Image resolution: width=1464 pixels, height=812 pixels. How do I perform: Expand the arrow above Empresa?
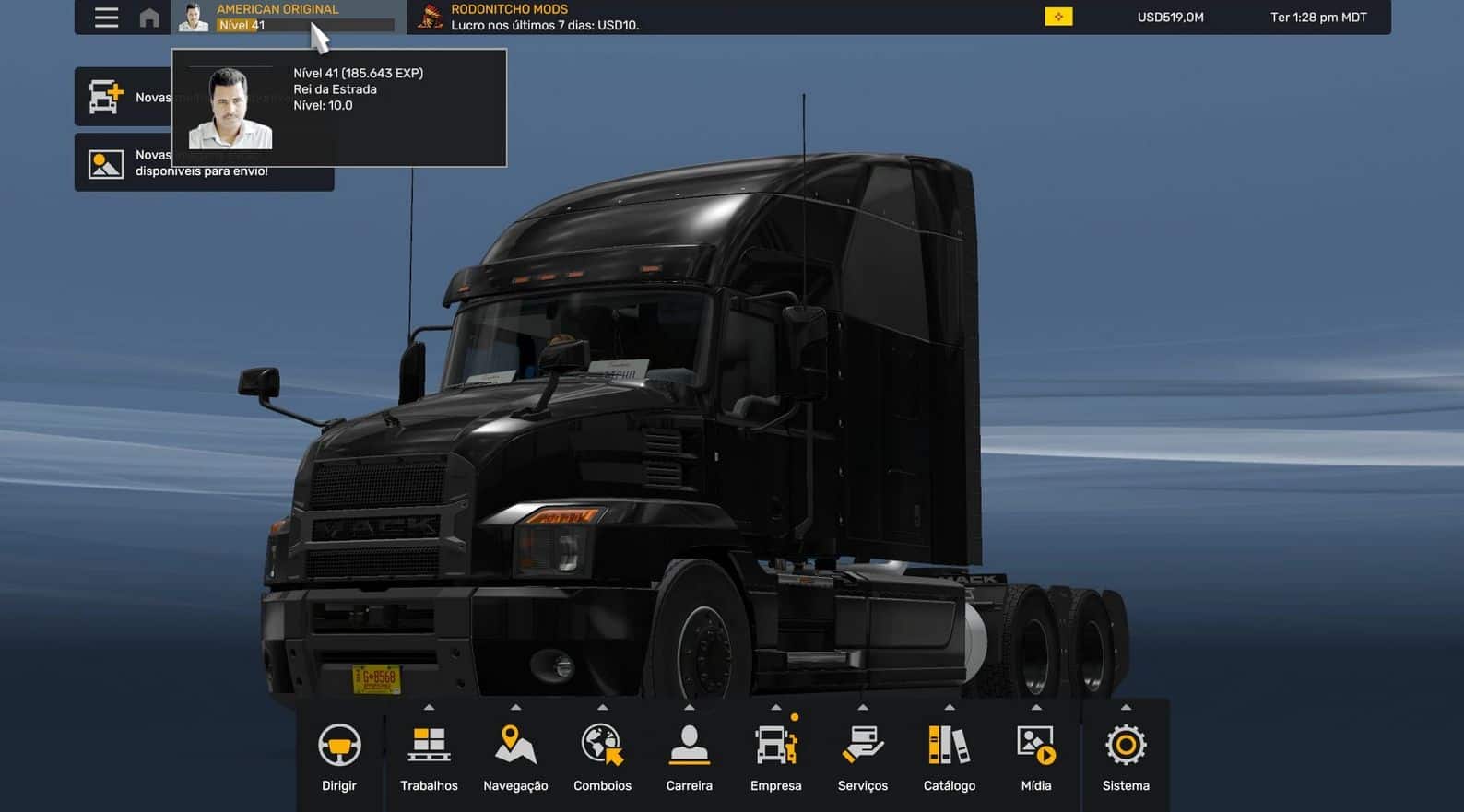(x=775, y=709)
